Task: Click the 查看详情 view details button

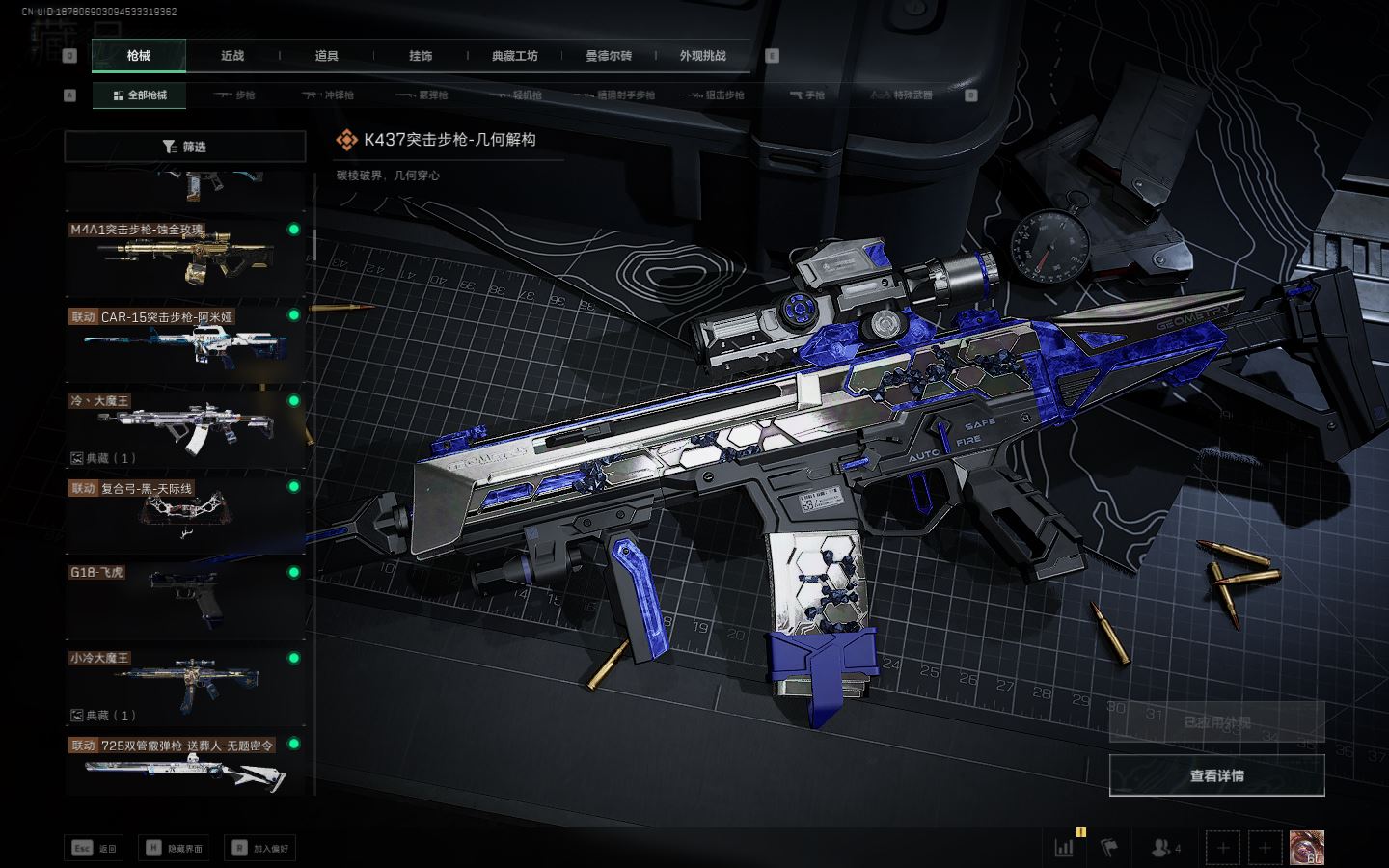Action: pos(1216,775)
